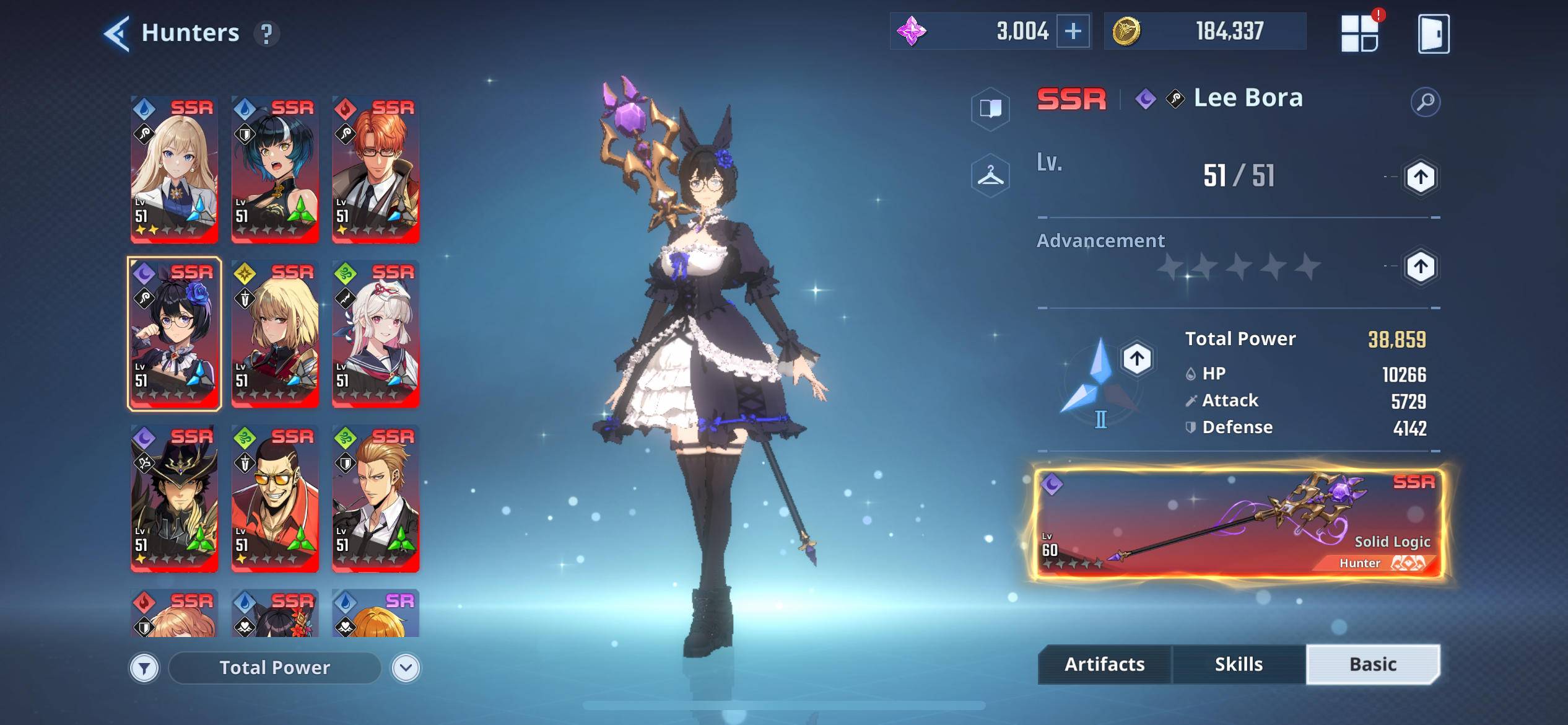Viewport: 1568px width, 725px height.
Task: Open the Hunters help question mark
Action: 266,33
